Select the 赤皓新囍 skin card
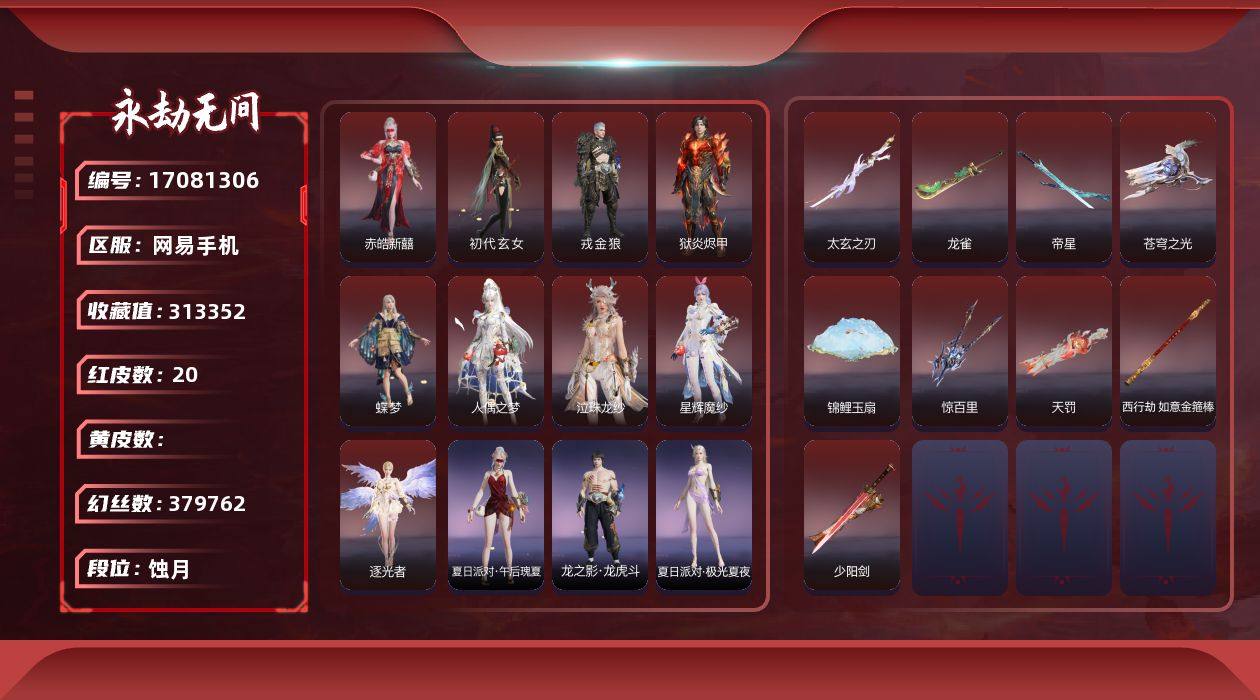This screenshot has width=1260, height=700. pyautogui.click(x=388, y=187)
